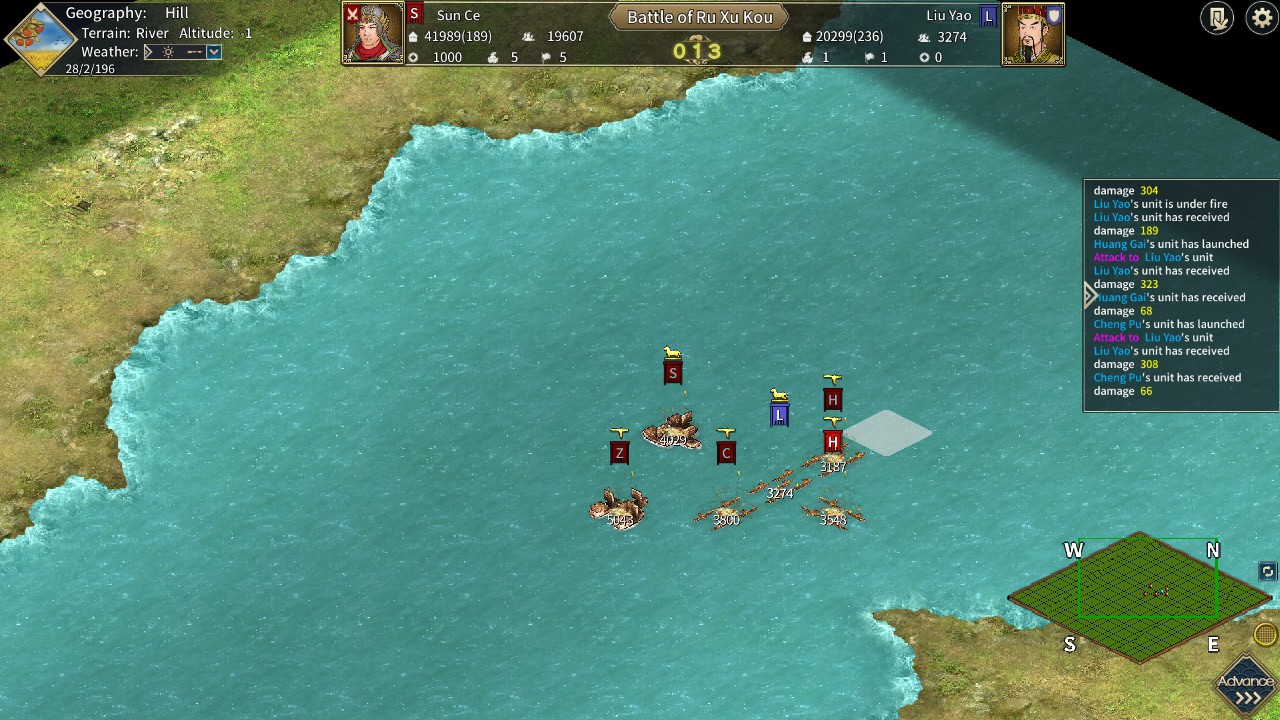Rotate the minimap view with the arrows icon
Viewport: 1280px width, 720px height.
[x=1267, y=571]
